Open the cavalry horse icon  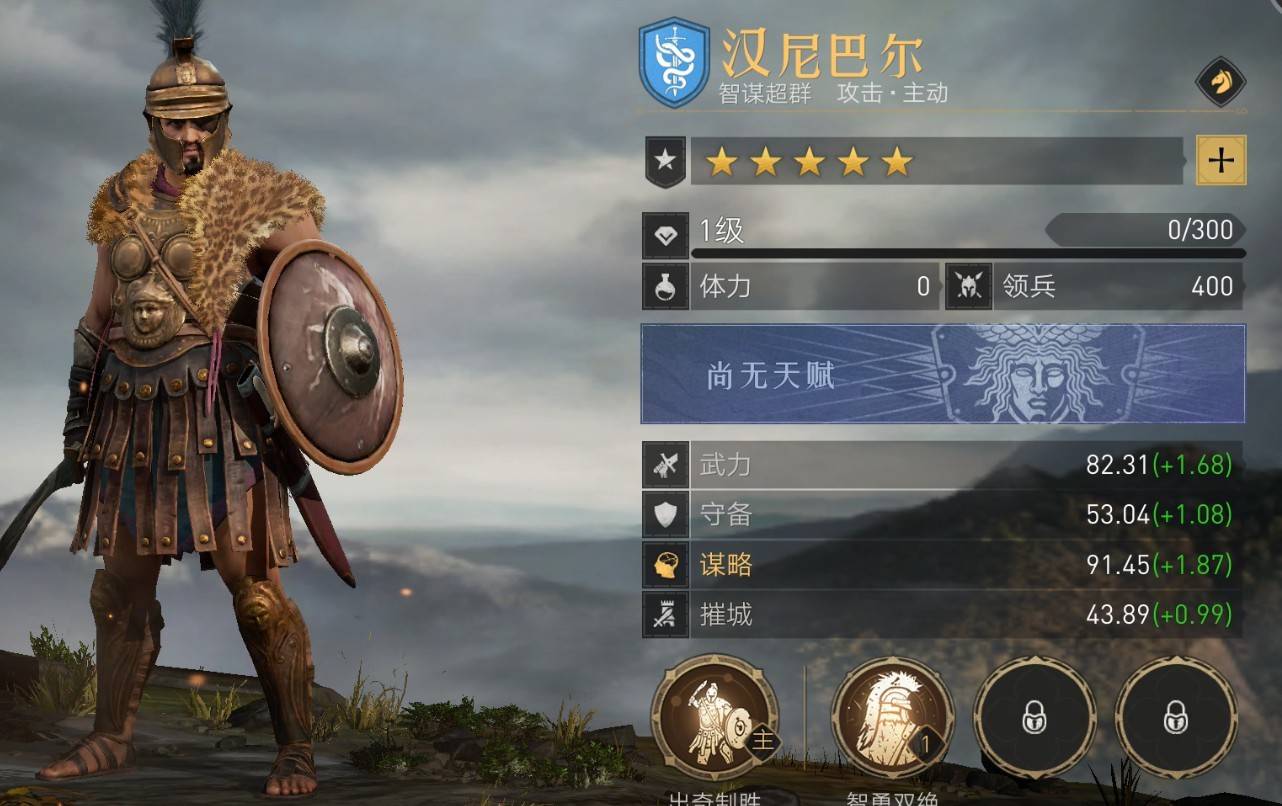pyautogui.click(x=1220, y=82)
